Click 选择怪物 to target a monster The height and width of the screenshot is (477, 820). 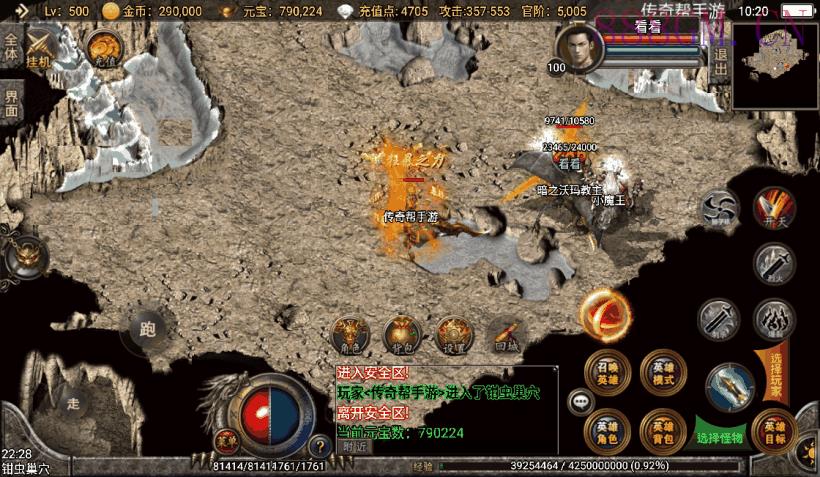(720, 437)
